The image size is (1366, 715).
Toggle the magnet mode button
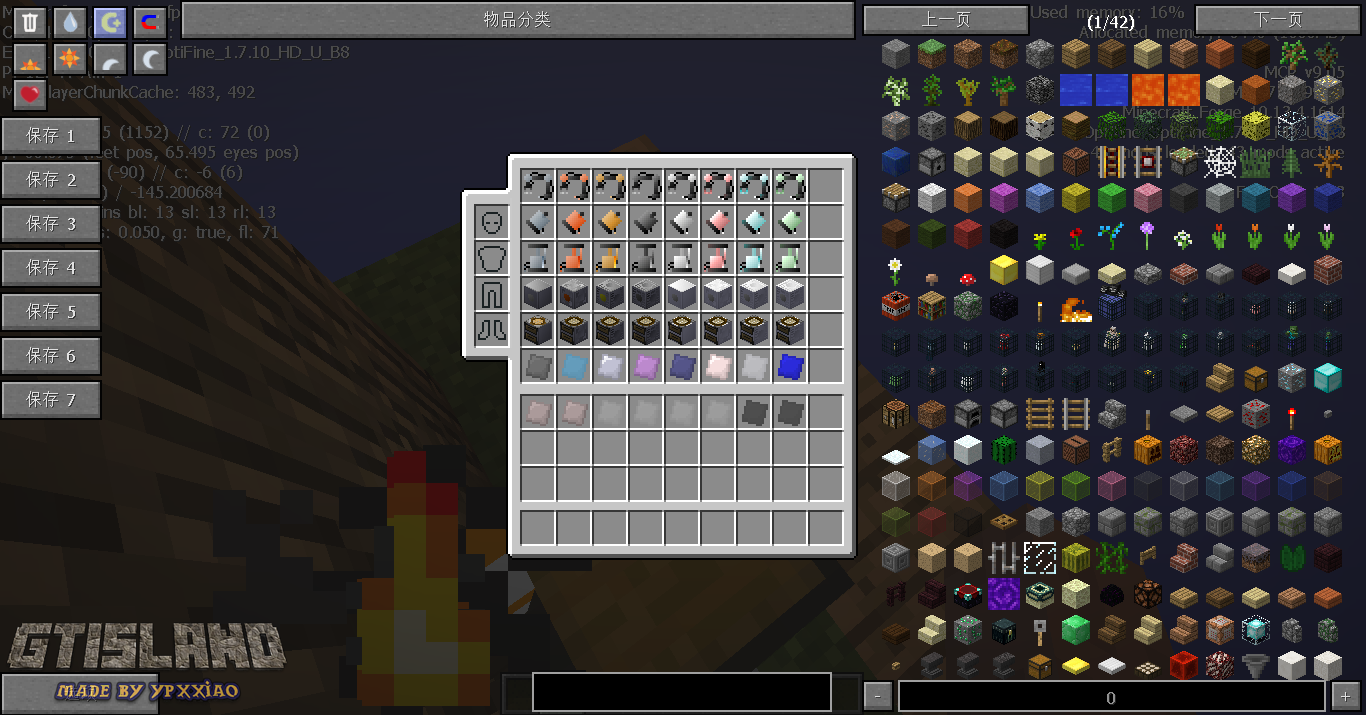(150, 23)
